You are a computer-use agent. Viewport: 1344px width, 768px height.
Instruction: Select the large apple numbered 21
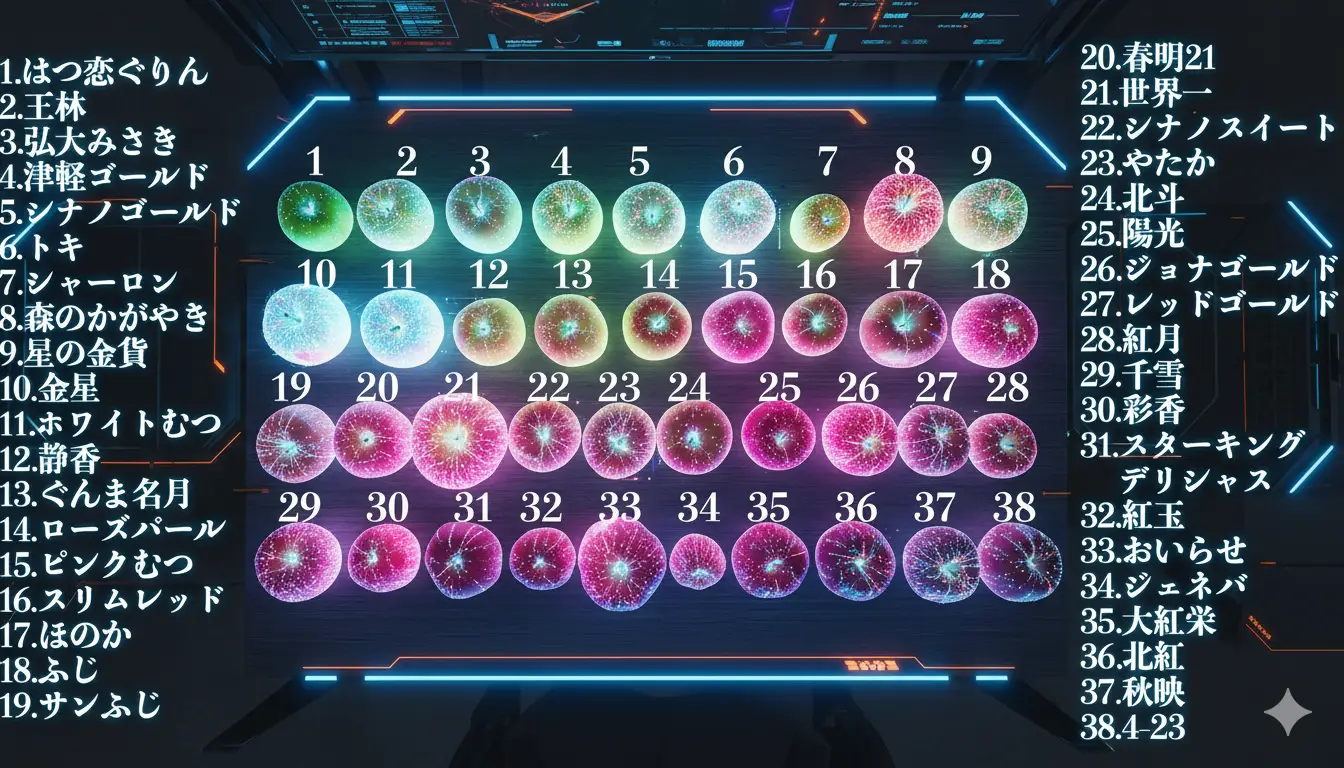[459, 440]
